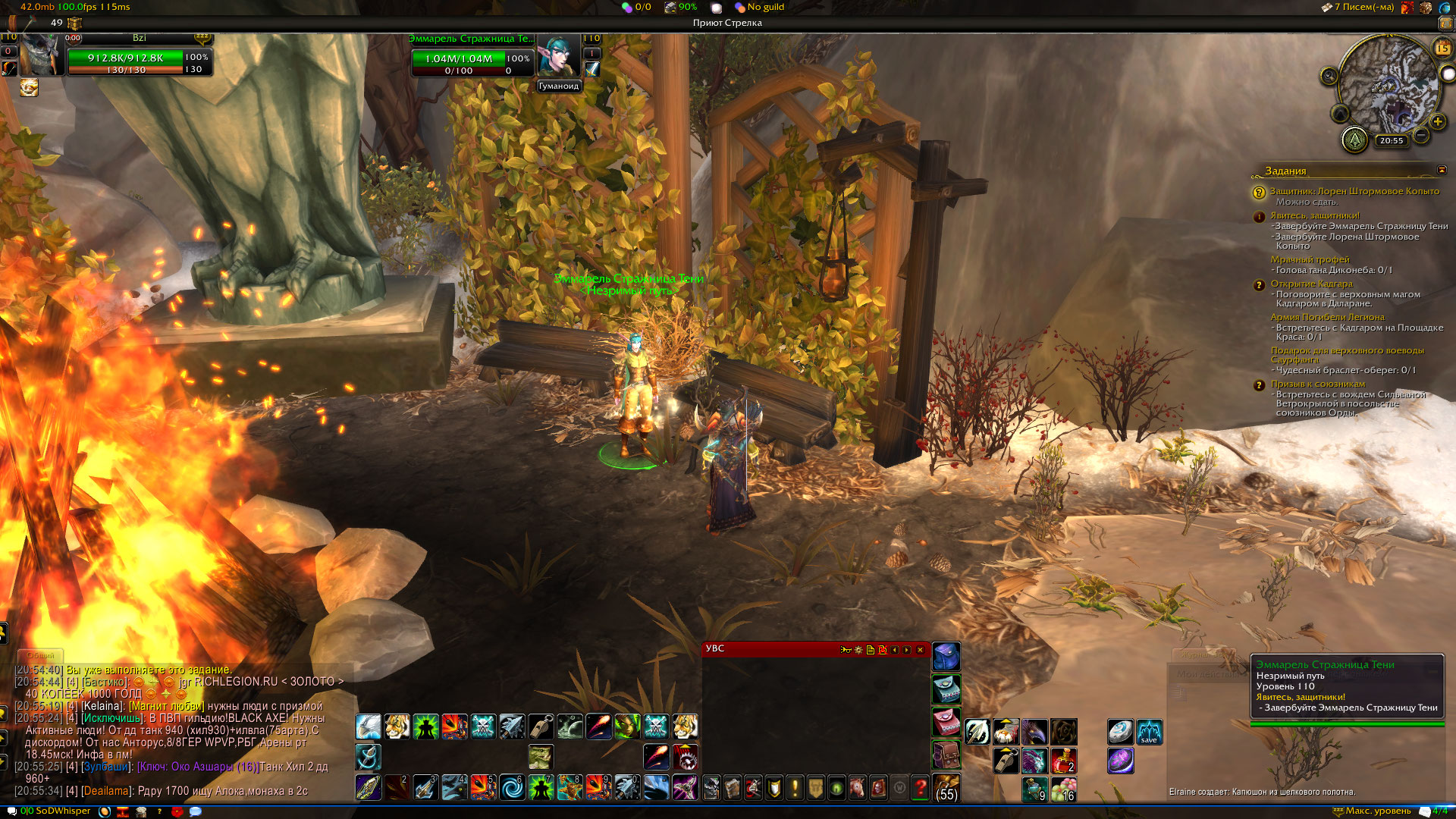This screenshot has width=1456, height=819.
Task: Open the horse mounts collection button
Action: tap(857, 788)
